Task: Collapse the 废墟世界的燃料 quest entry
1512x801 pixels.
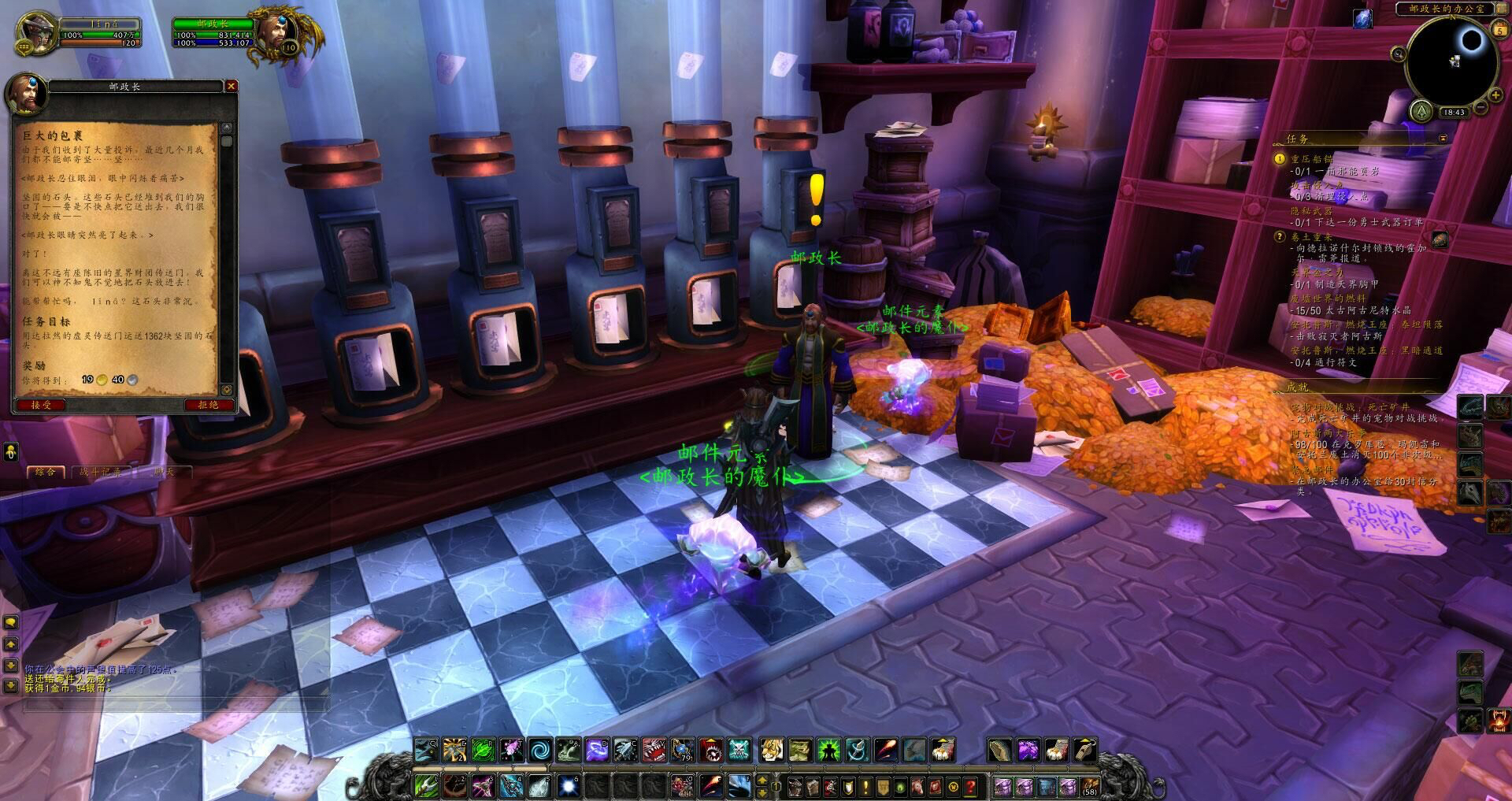Action: [1328, 299]
